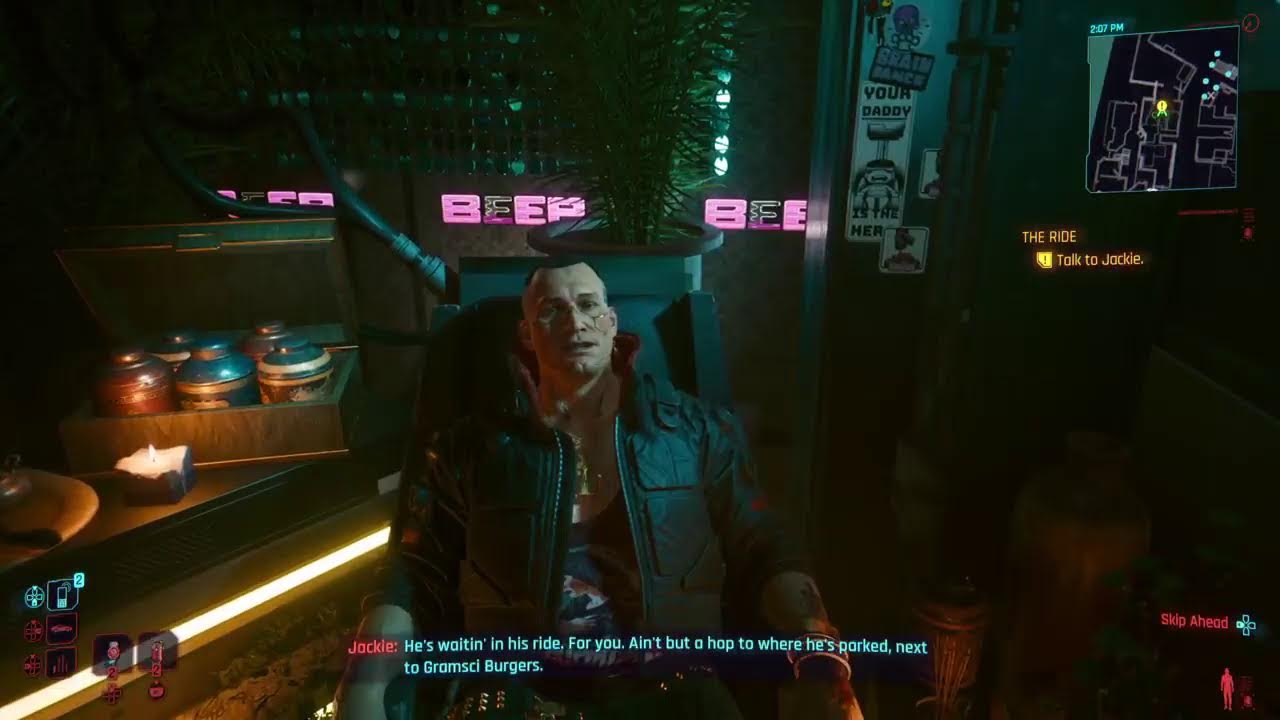Select the bottle icon under the consumable slot
This screenshot has height=720, width=1280.
point(157,692)
